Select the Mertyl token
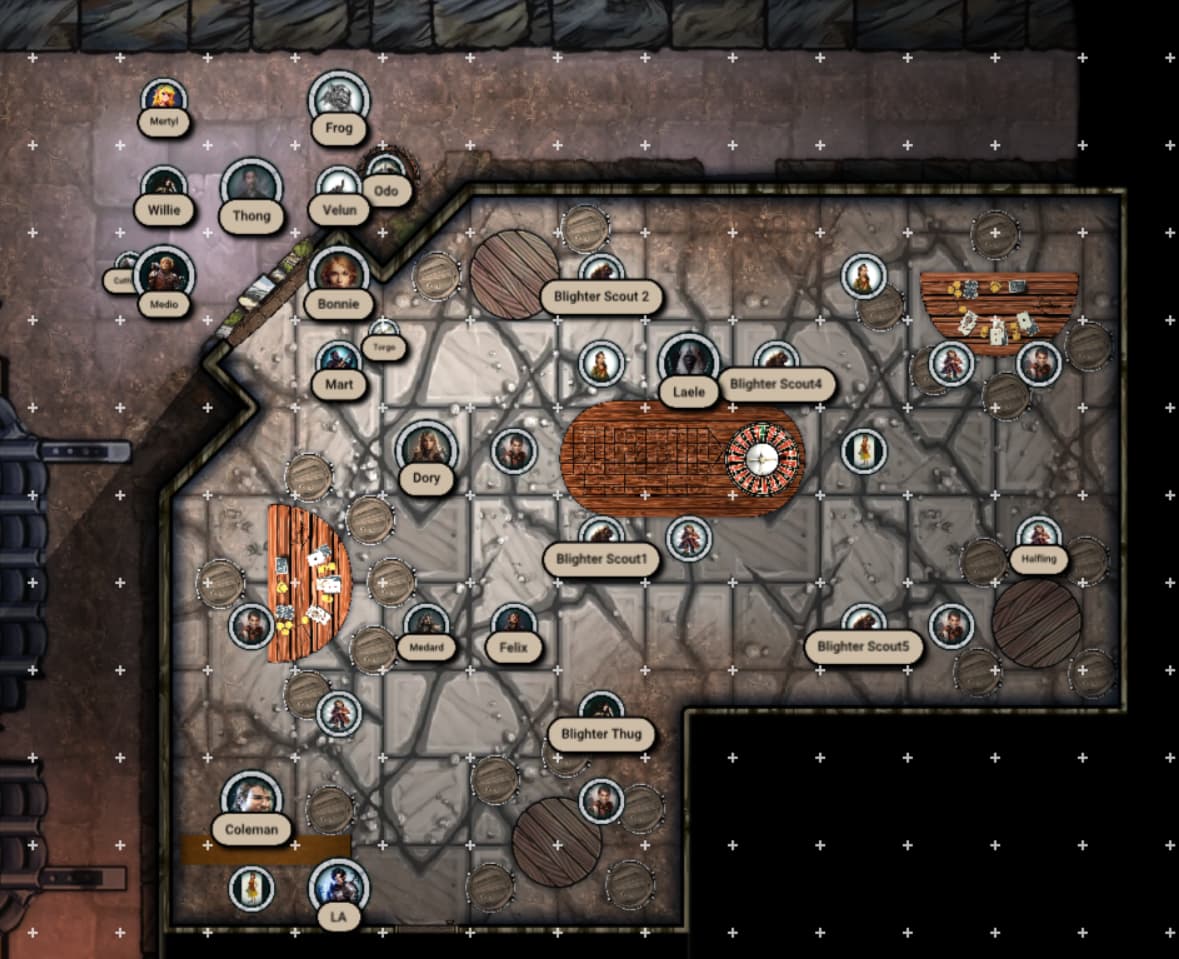This screenshot has width=1179, height=959. click(x=164, y=98)
